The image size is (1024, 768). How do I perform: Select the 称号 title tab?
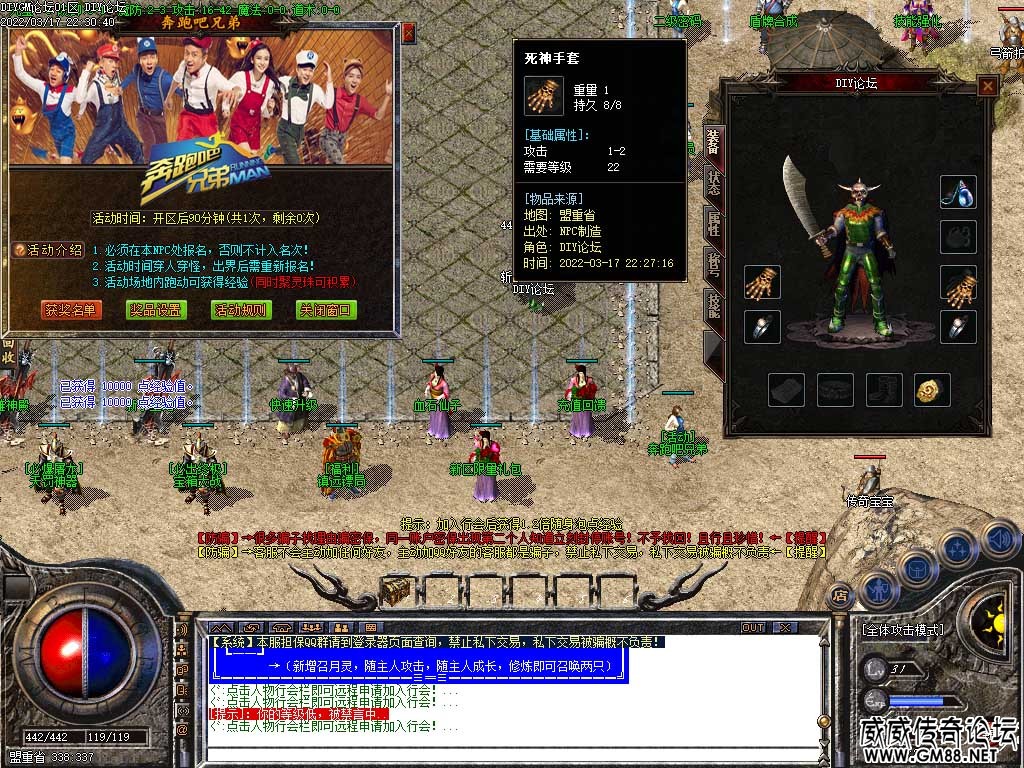click(714, 265)
